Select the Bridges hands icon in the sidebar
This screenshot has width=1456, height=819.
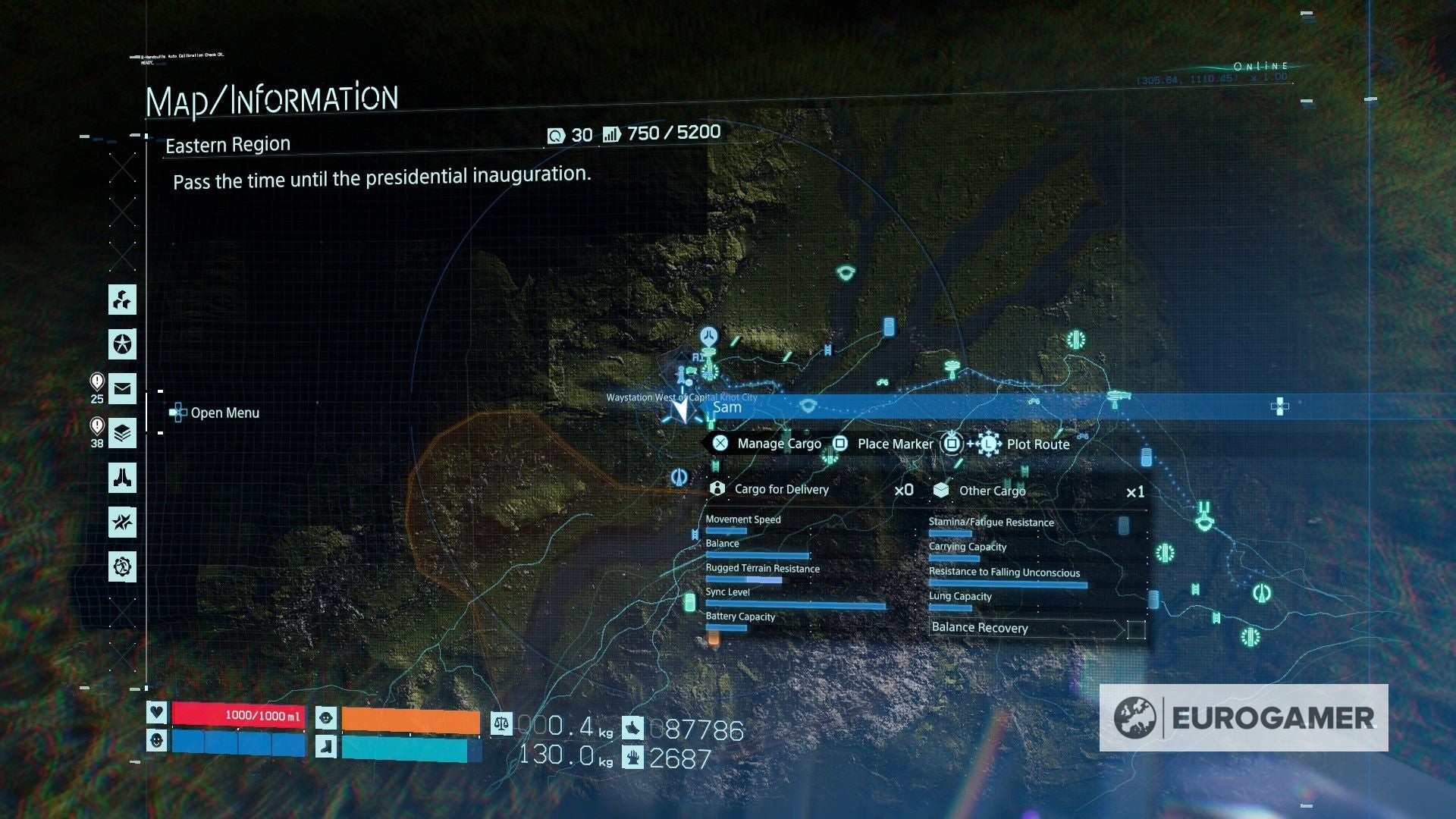click(x=122, y=479)
